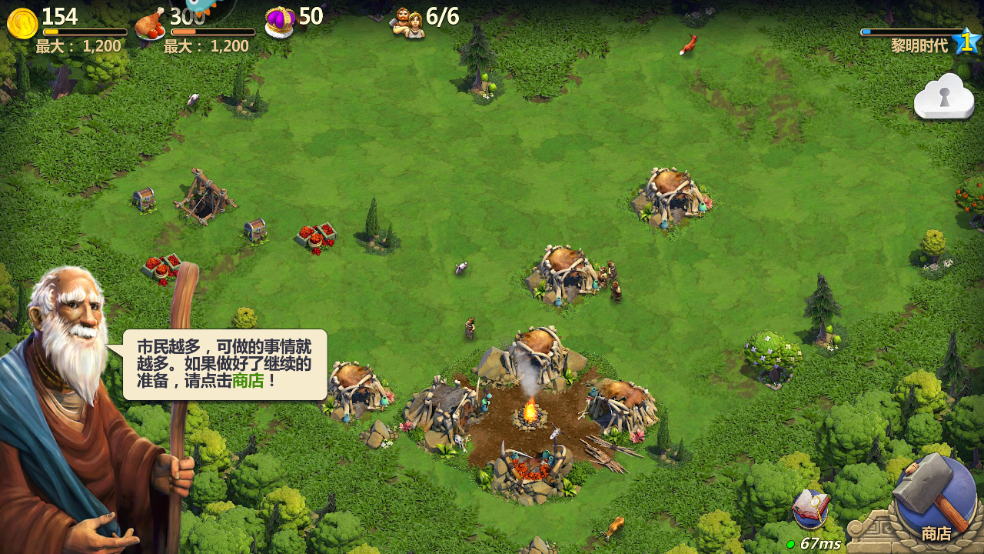Tap the purple crown currency icon
Screen dimensions: 984x554
(x=279, y=19)
